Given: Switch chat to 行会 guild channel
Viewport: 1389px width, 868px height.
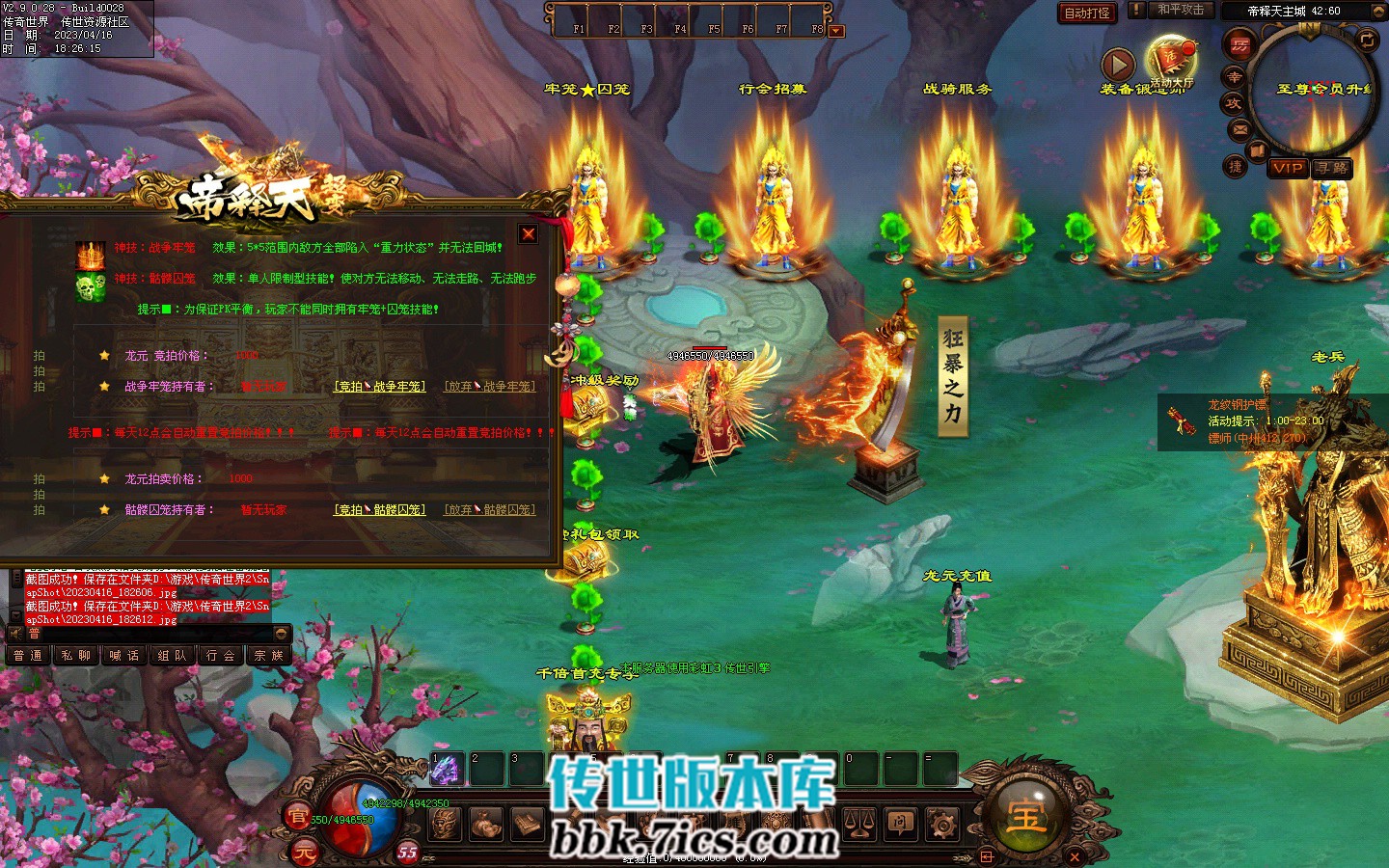Looking at the screenshot, I should [x=221, y=656].
